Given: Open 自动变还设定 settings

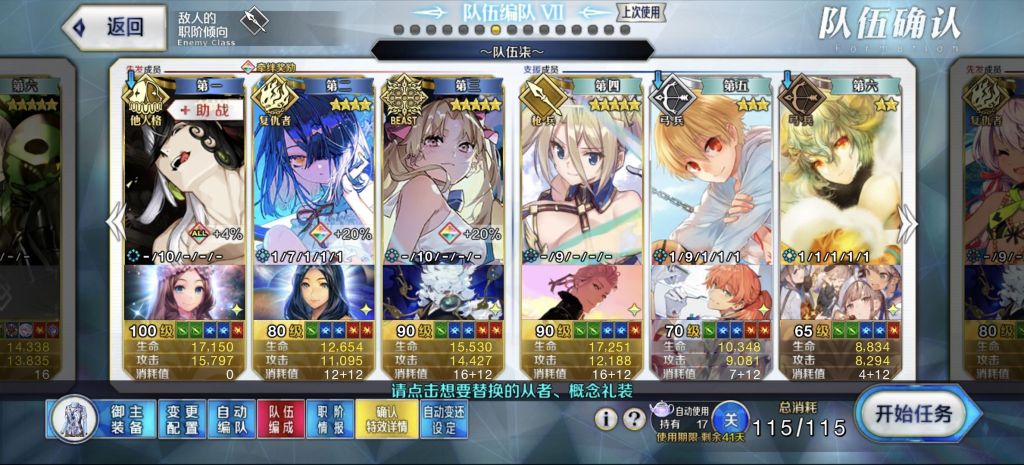Looking at the screenshot, I should click(445, 420).
